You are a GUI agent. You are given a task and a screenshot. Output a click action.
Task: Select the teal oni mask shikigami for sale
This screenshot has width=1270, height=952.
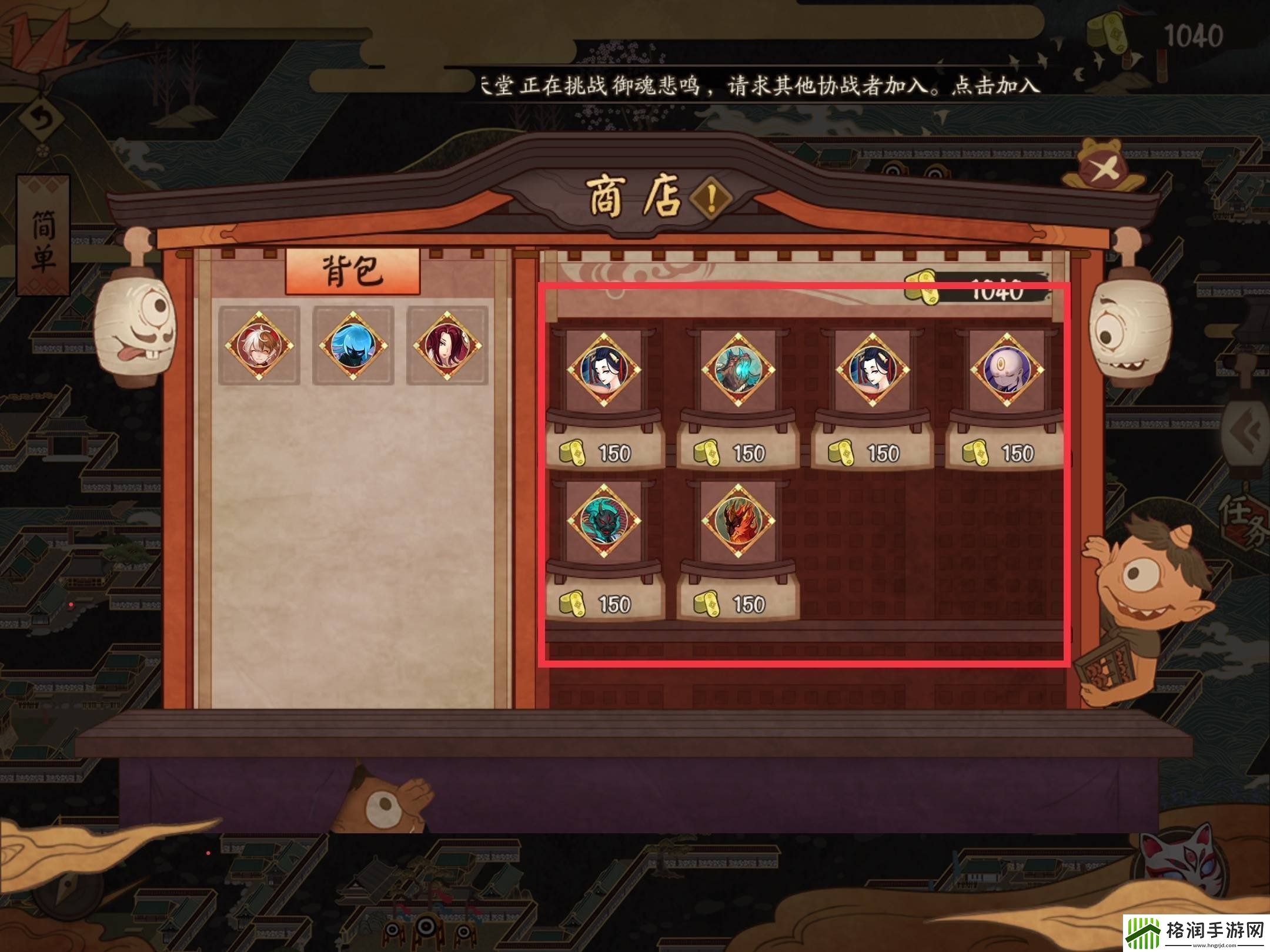coord(606,520)
